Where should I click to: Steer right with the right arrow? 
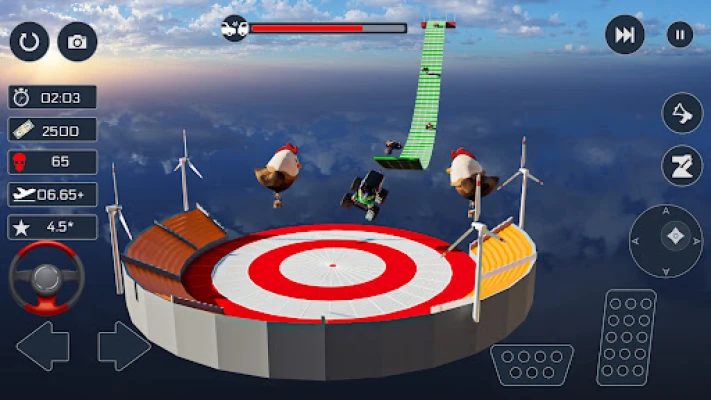(123, 346)
